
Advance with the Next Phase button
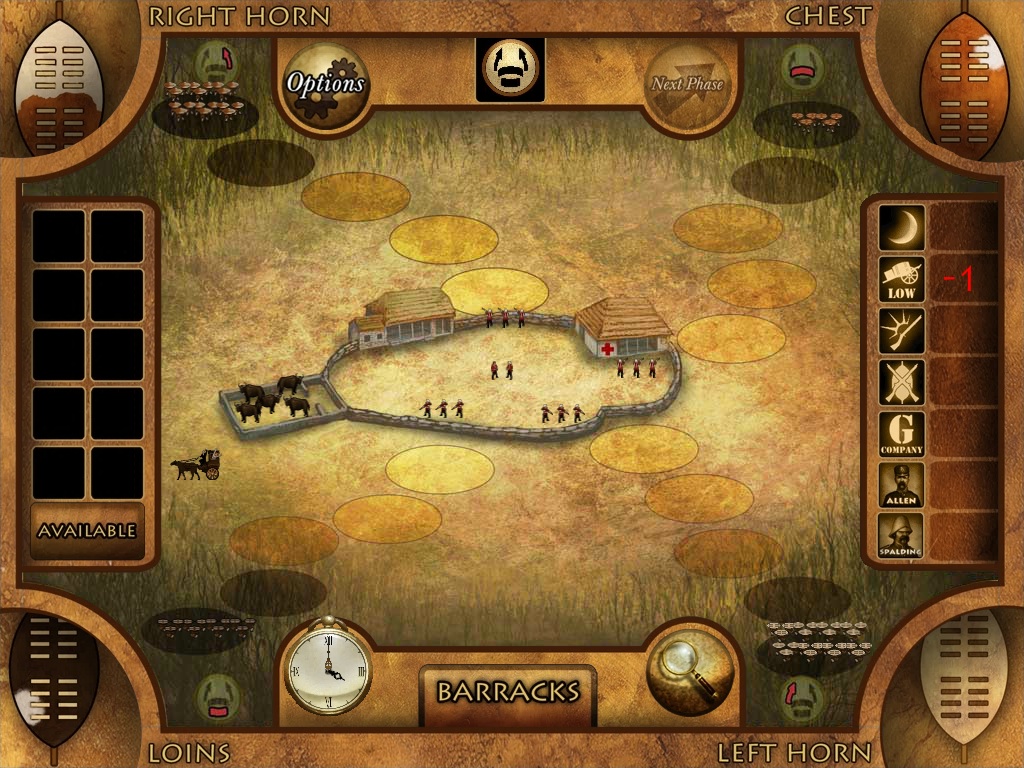687,85
